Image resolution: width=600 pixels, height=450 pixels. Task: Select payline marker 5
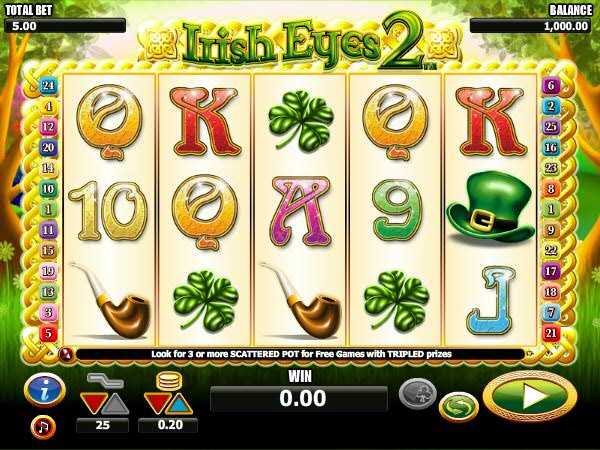point(47,332)
